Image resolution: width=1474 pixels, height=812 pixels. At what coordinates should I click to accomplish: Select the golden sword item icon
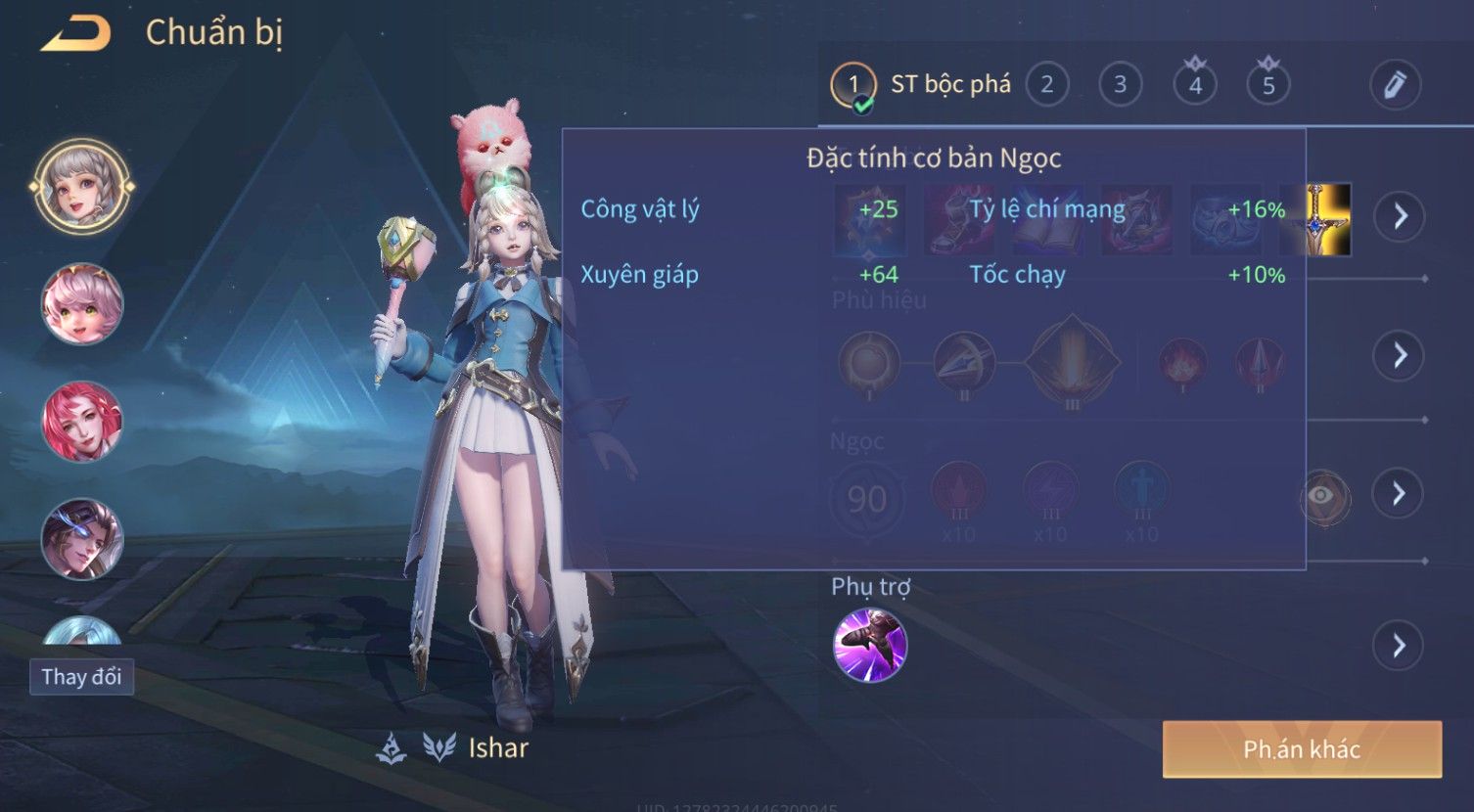[1328, 219]
